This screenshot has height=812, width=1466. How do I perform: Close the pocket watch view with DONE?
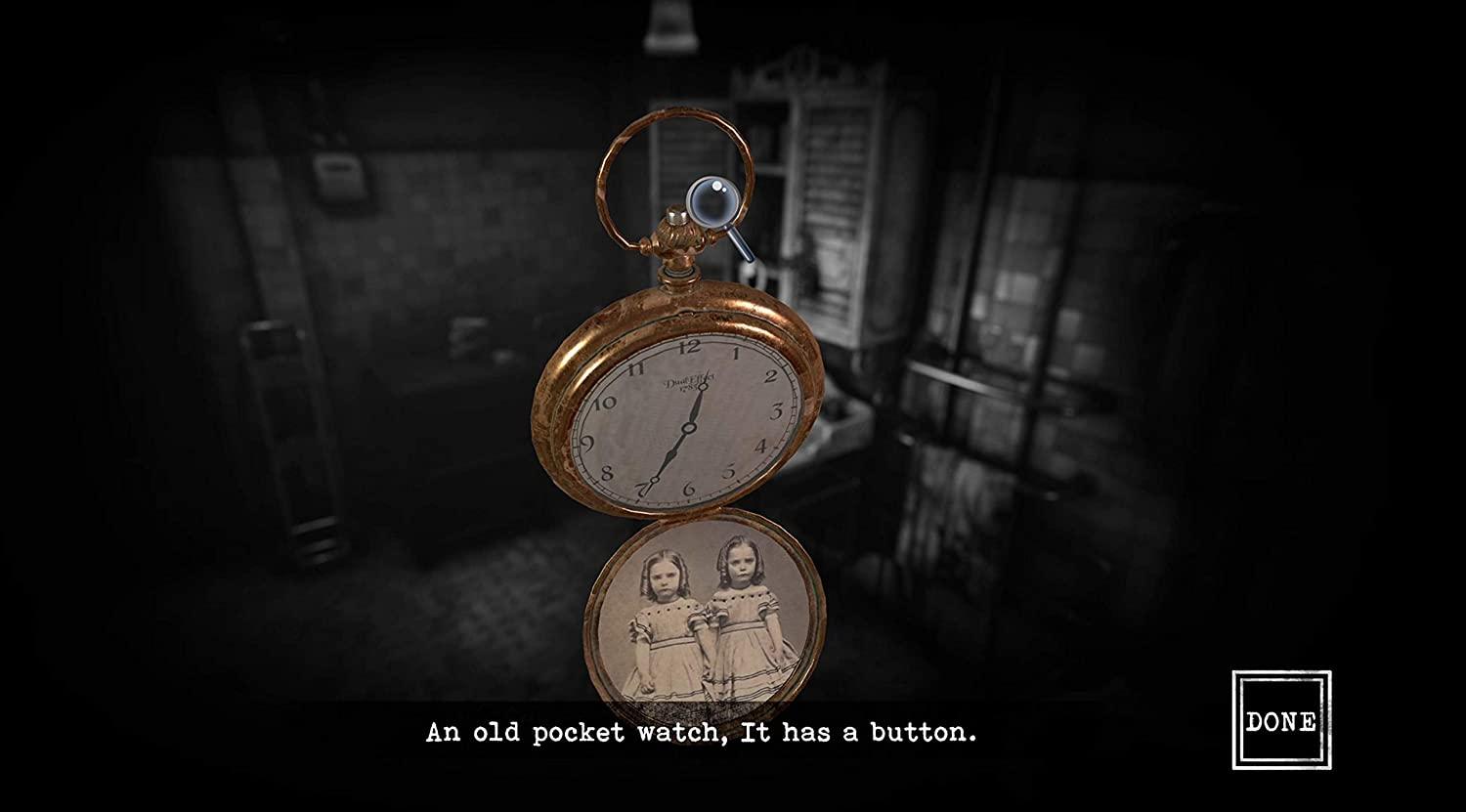coord(1280,720)
